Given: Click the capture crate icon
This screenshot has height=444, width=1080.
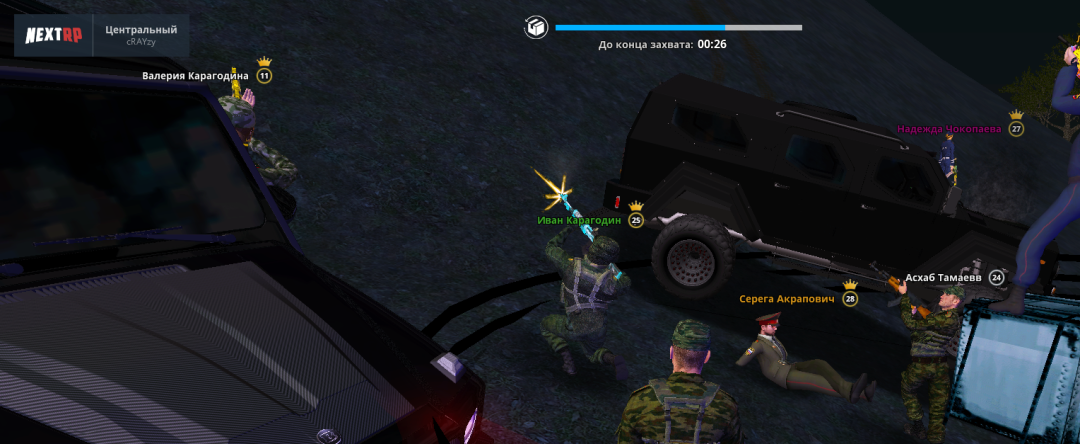Looking at the screenshot, I should point(536,27).
